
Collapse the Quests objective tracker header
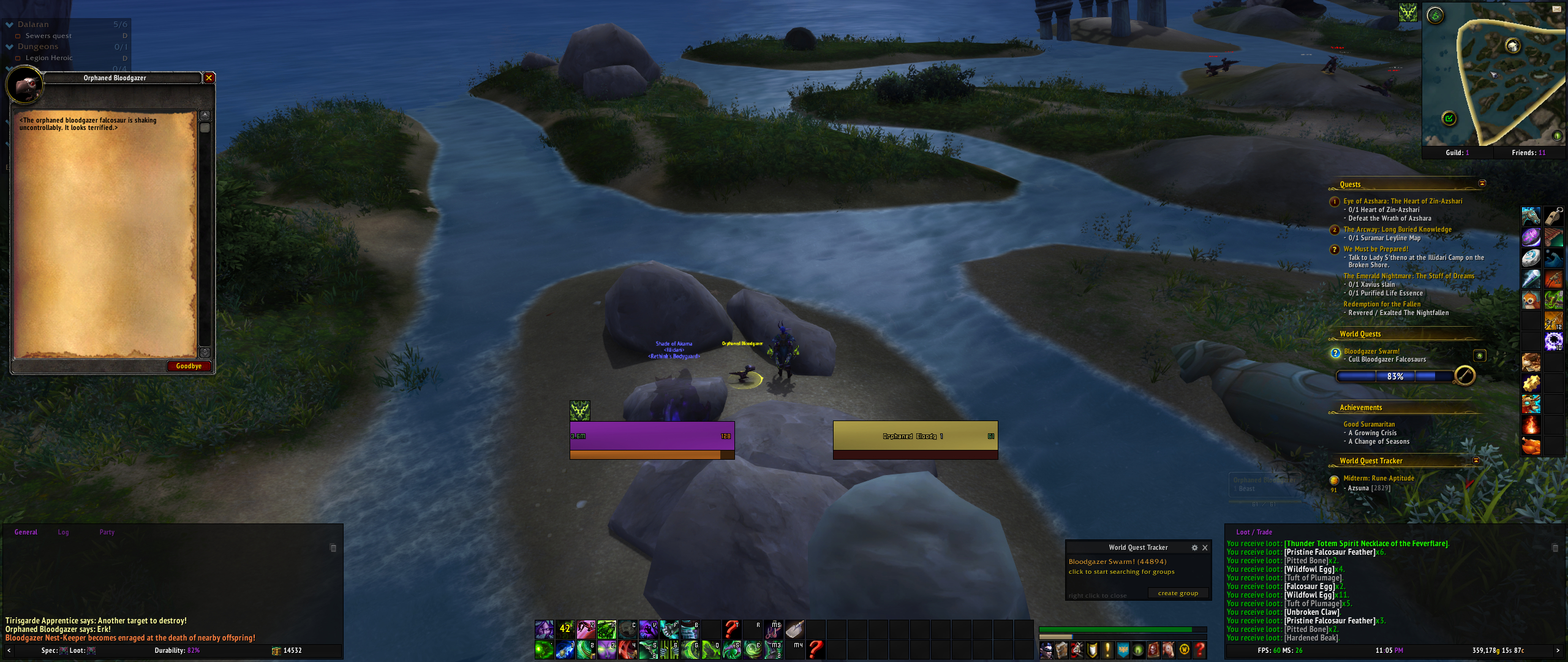click(x=1482, y=183)
